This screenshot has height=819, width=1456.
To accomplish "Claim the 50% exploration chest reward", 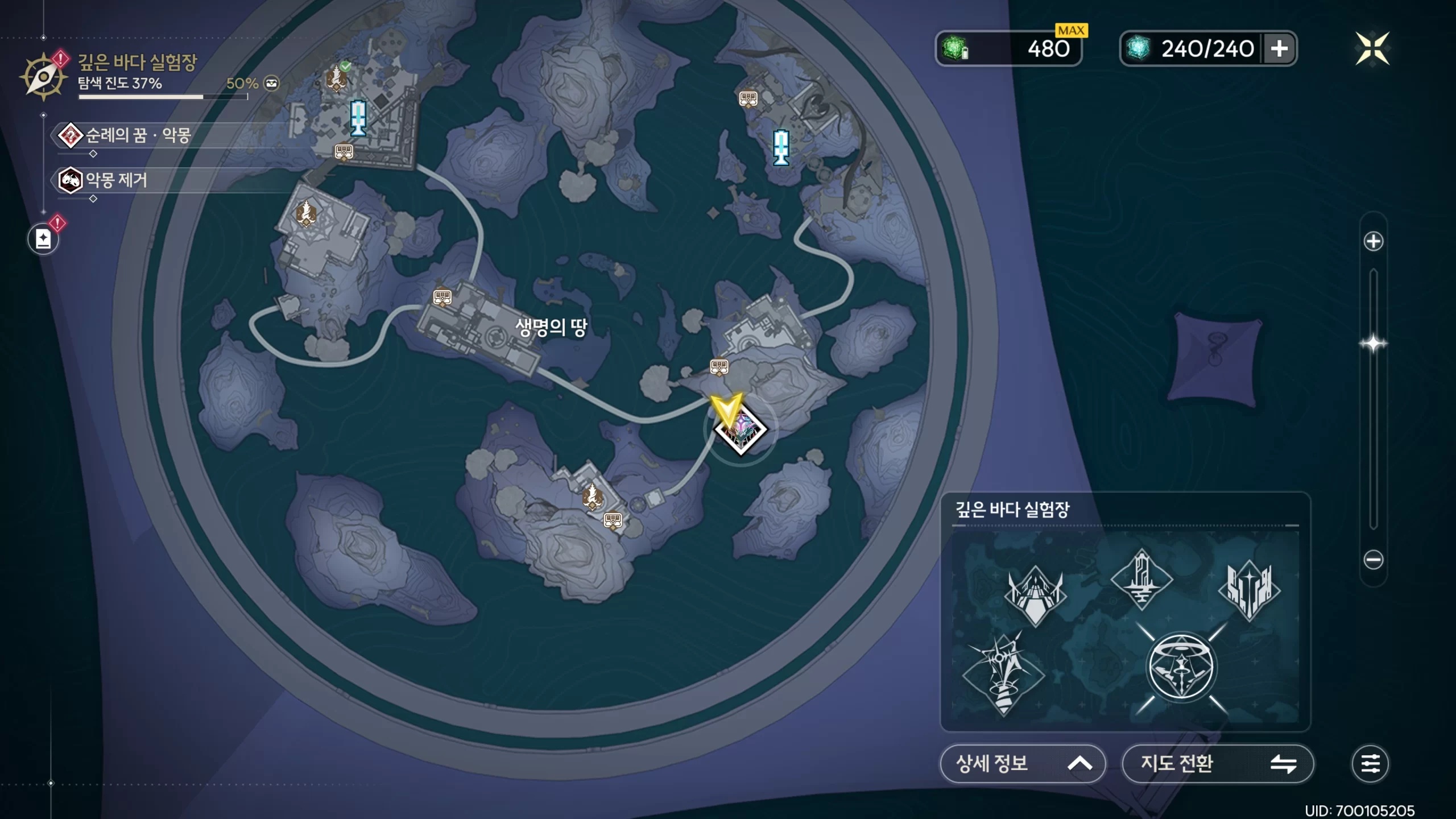I will tap(272, 84).
